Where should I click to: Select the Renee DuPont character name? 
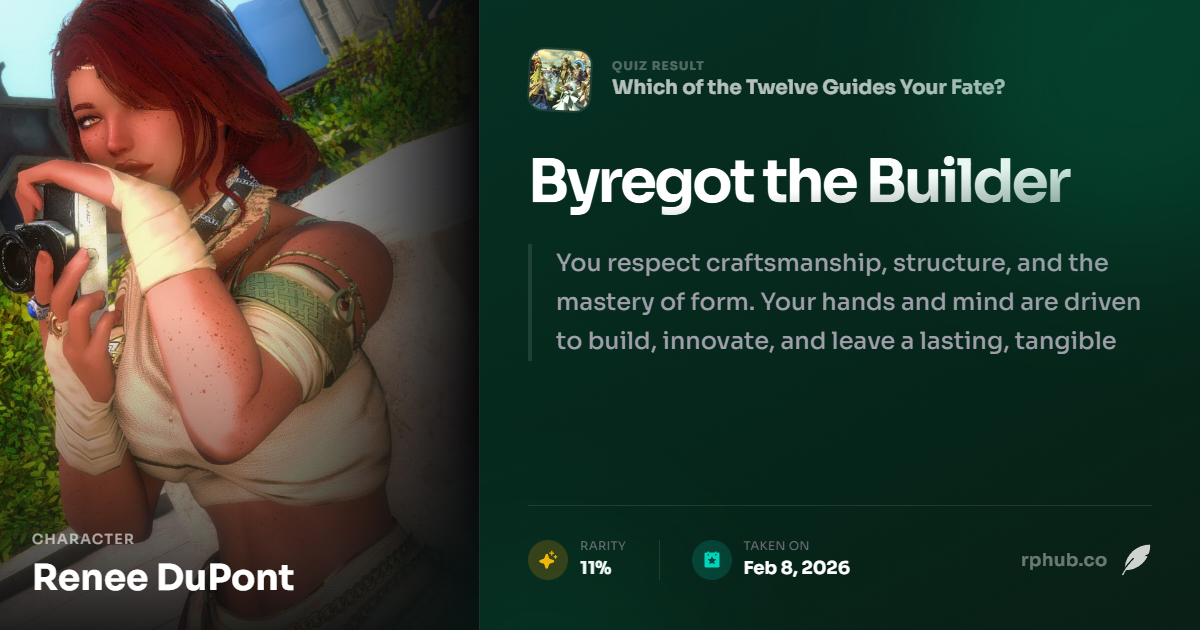click(164, 577)
